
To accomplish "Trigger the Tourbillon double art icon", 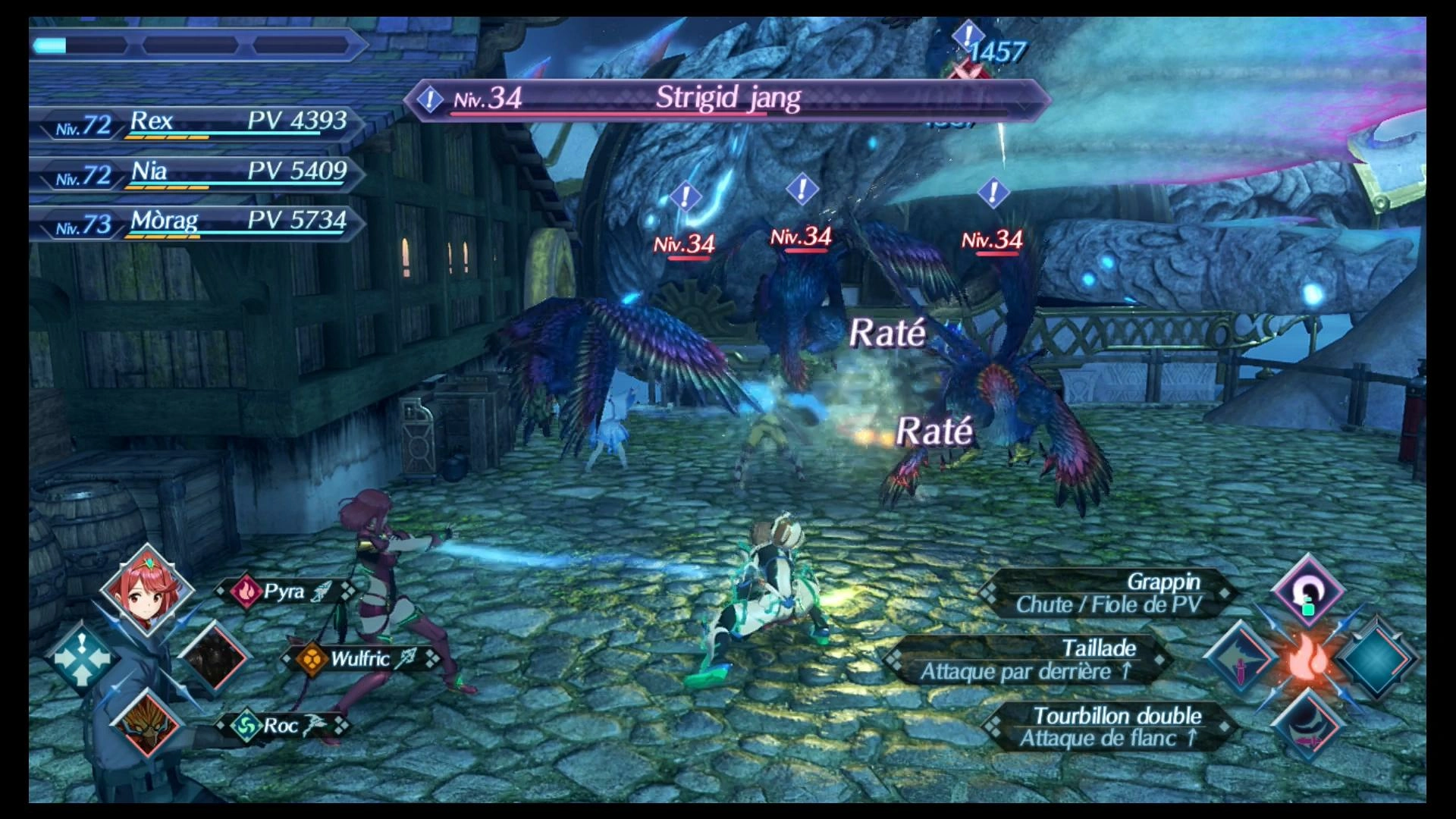I will click(1307, 726).
